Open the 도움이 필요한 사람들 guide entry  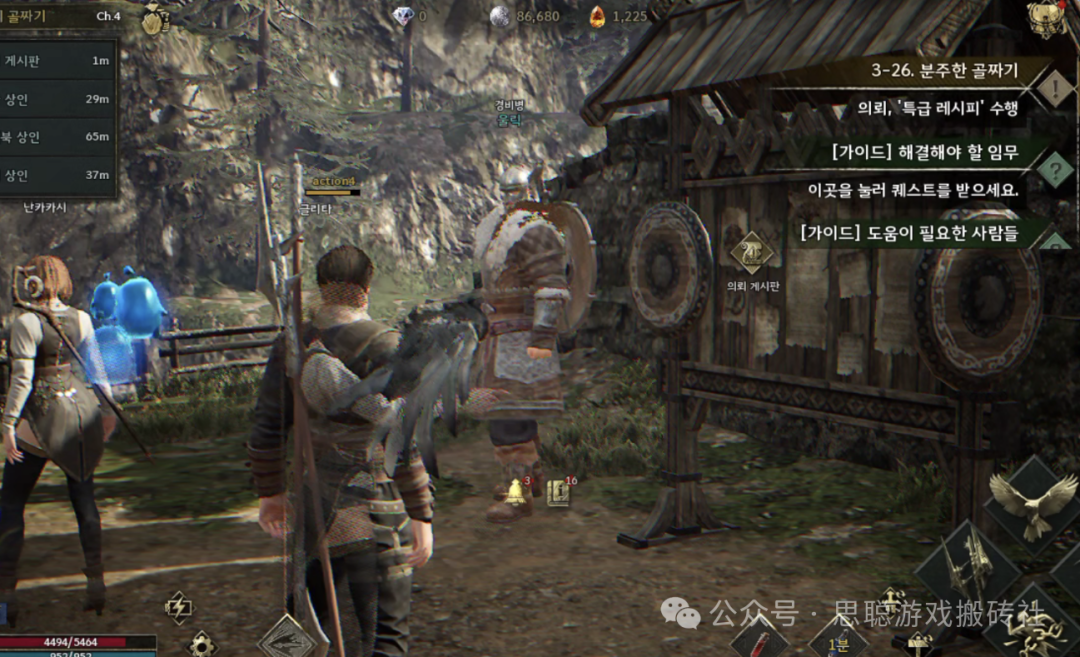tap(908, 234)
